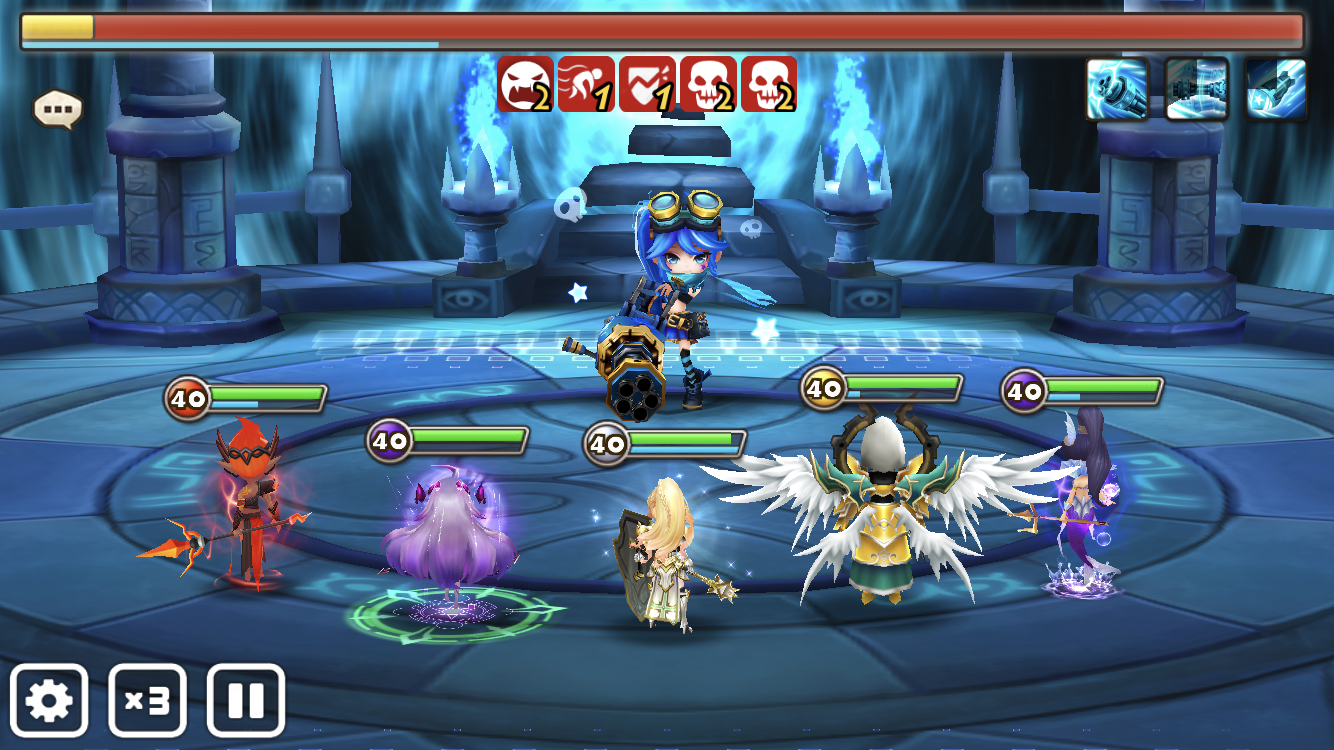The width and height of the screenshot is (1334, 750).
Task: Tap the angry face debuff icon
Action: tap(525, 84)
